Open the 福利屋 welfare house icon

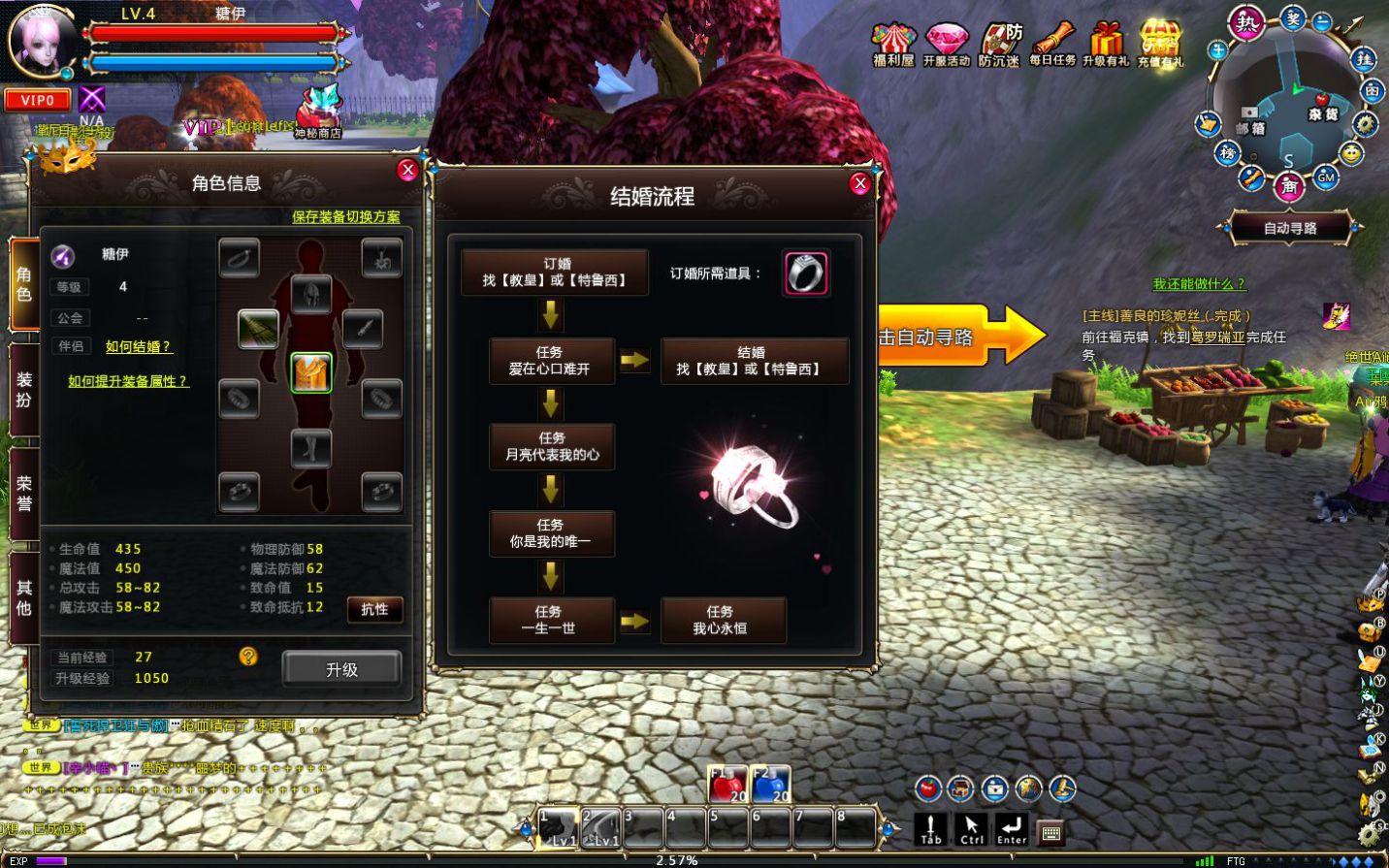click(x=892, y=44)
